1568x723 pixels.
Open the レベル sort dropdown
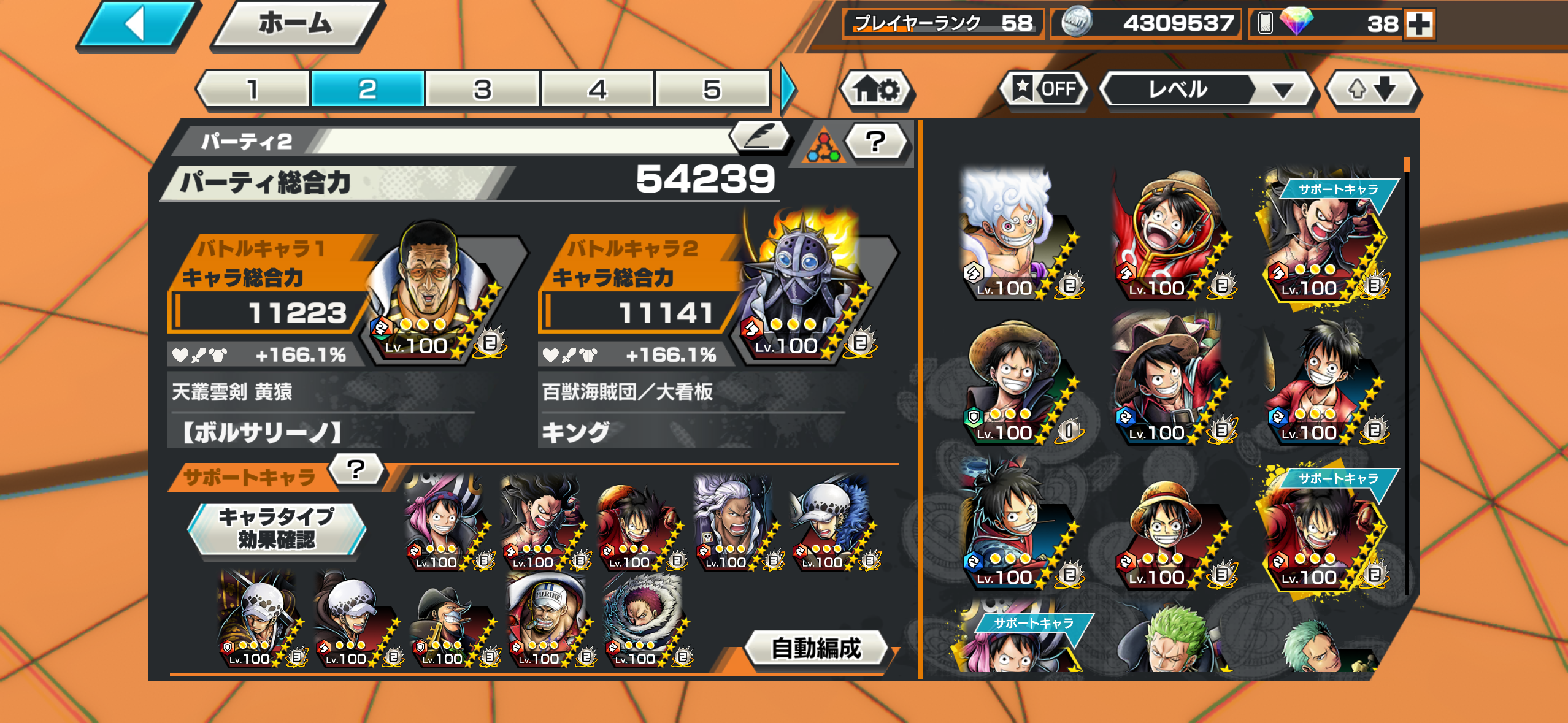coord(1207,90)
